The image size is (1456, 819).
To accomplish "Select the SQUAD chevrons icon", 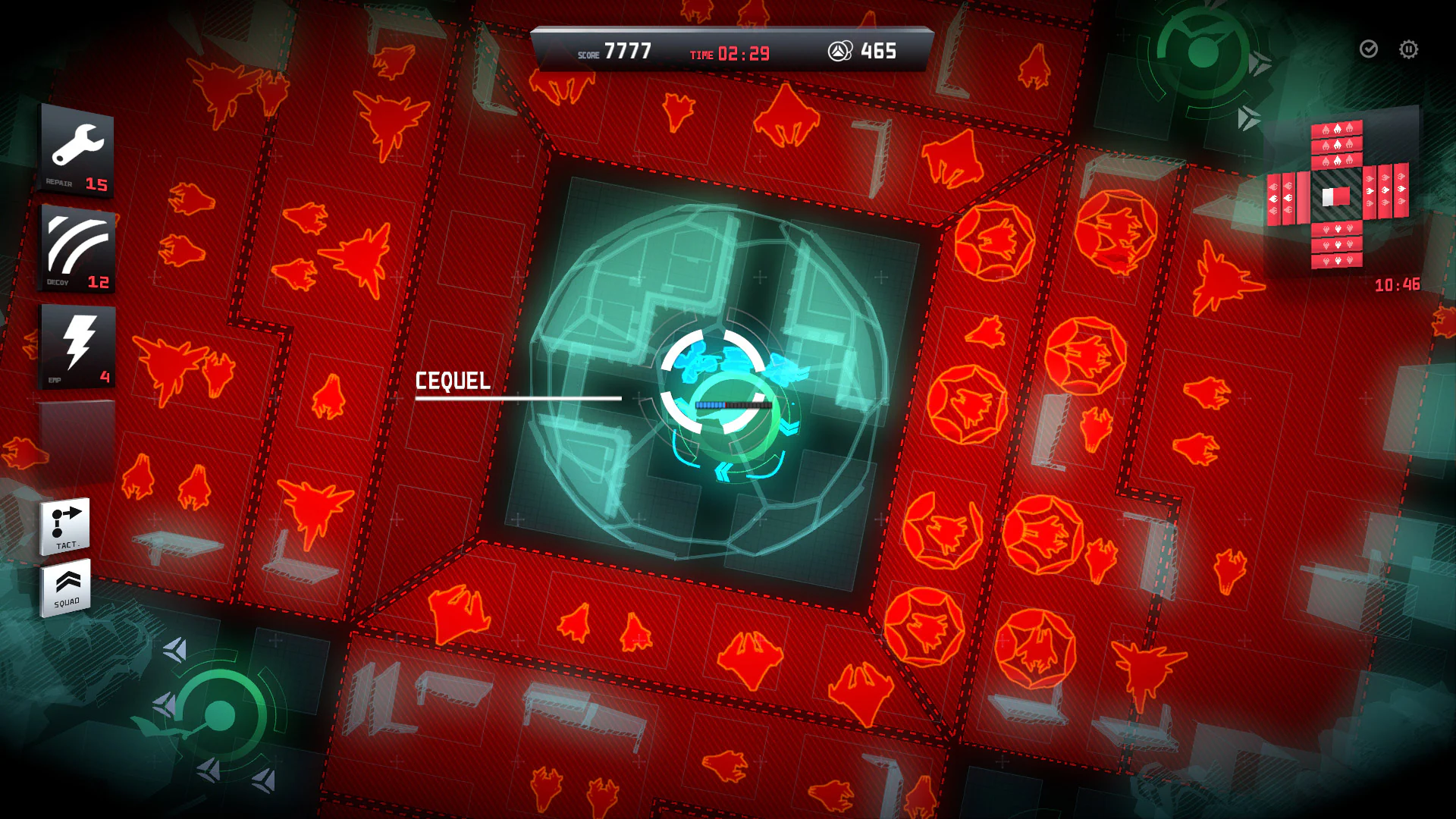I will [x=67, y=588].
